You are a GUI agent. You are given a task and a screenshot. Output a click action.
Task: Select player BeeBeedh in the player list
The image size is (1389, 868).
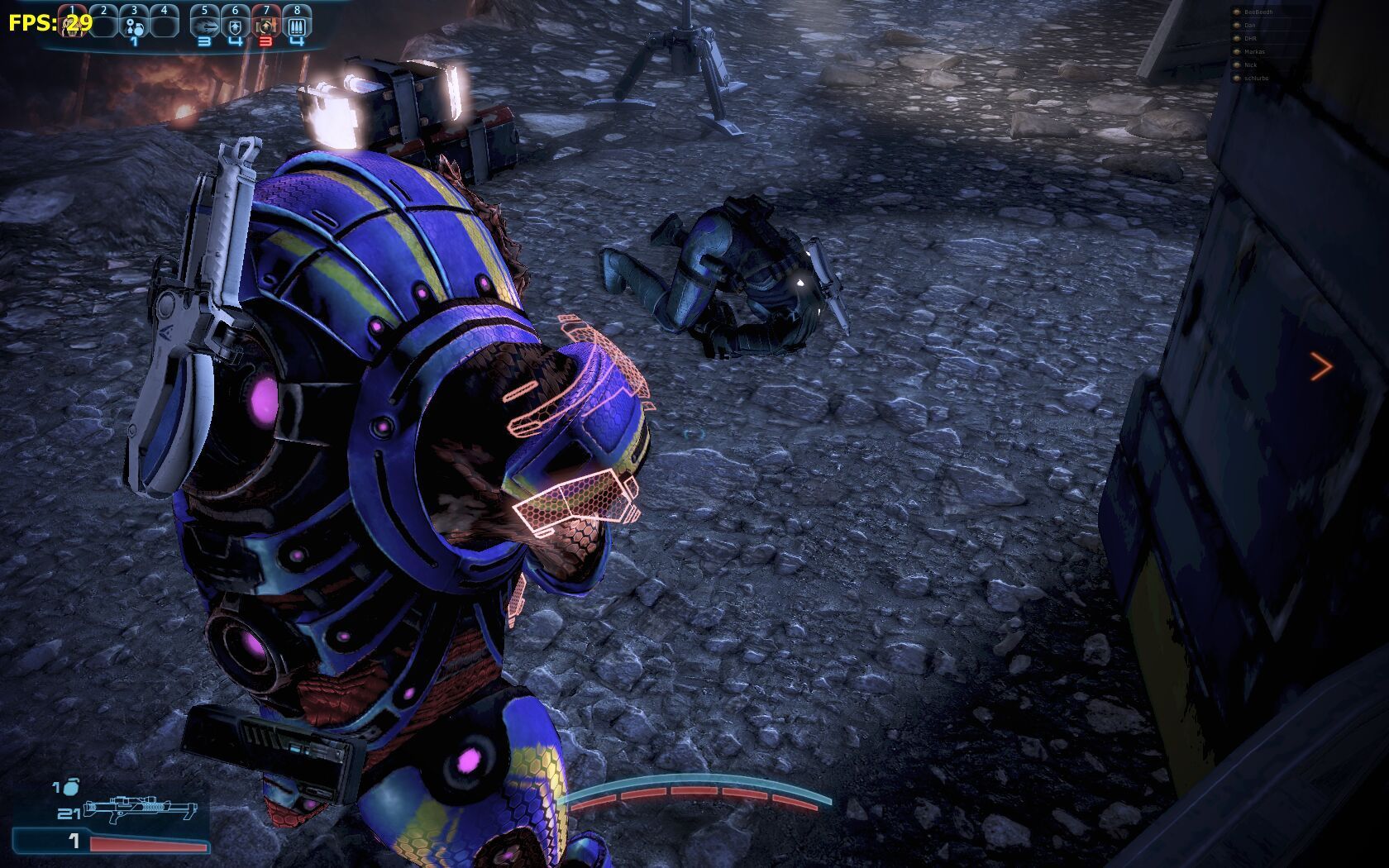pyautogui.click(x=1258, y=12)
